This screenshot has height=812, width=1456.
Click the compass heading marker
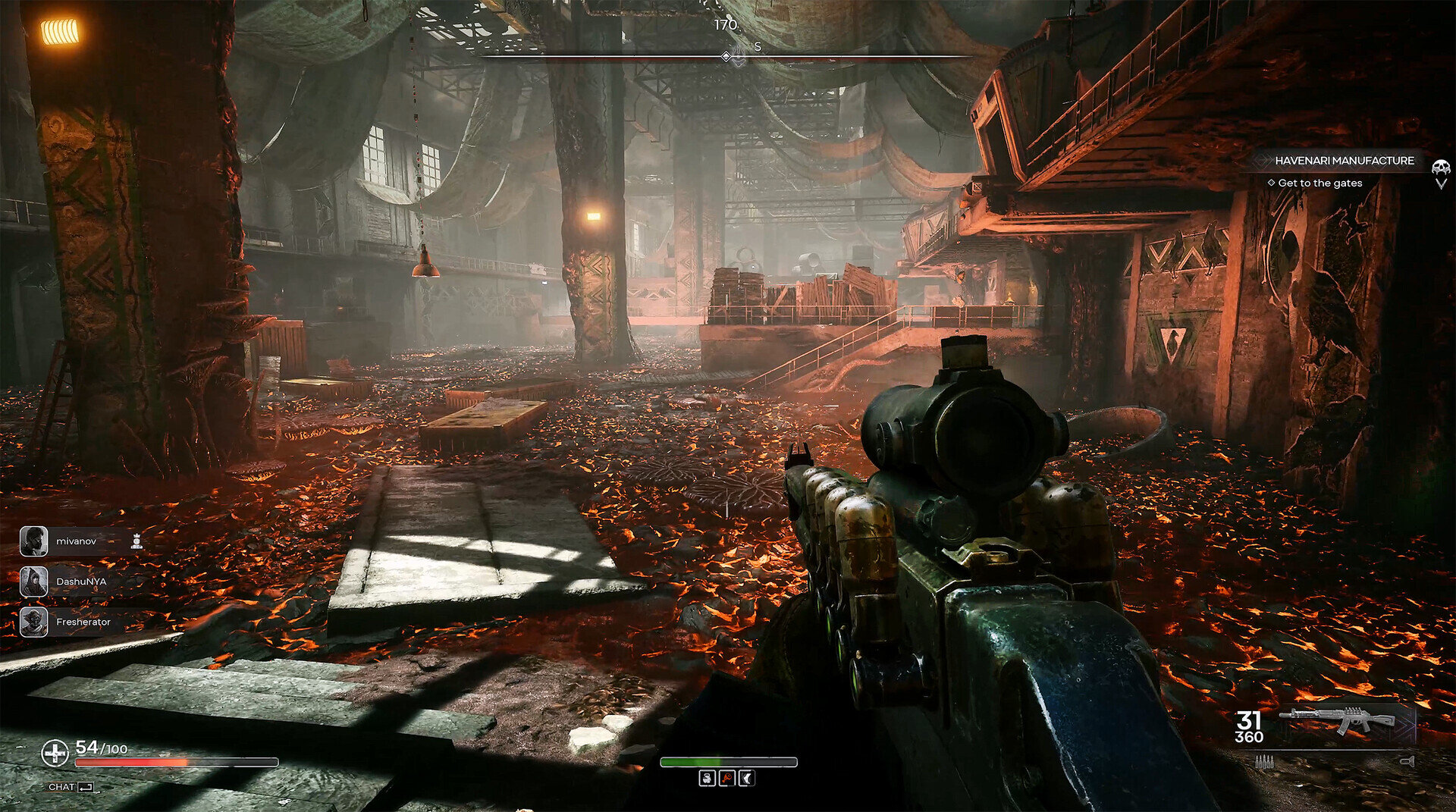(x=726, y=56)
